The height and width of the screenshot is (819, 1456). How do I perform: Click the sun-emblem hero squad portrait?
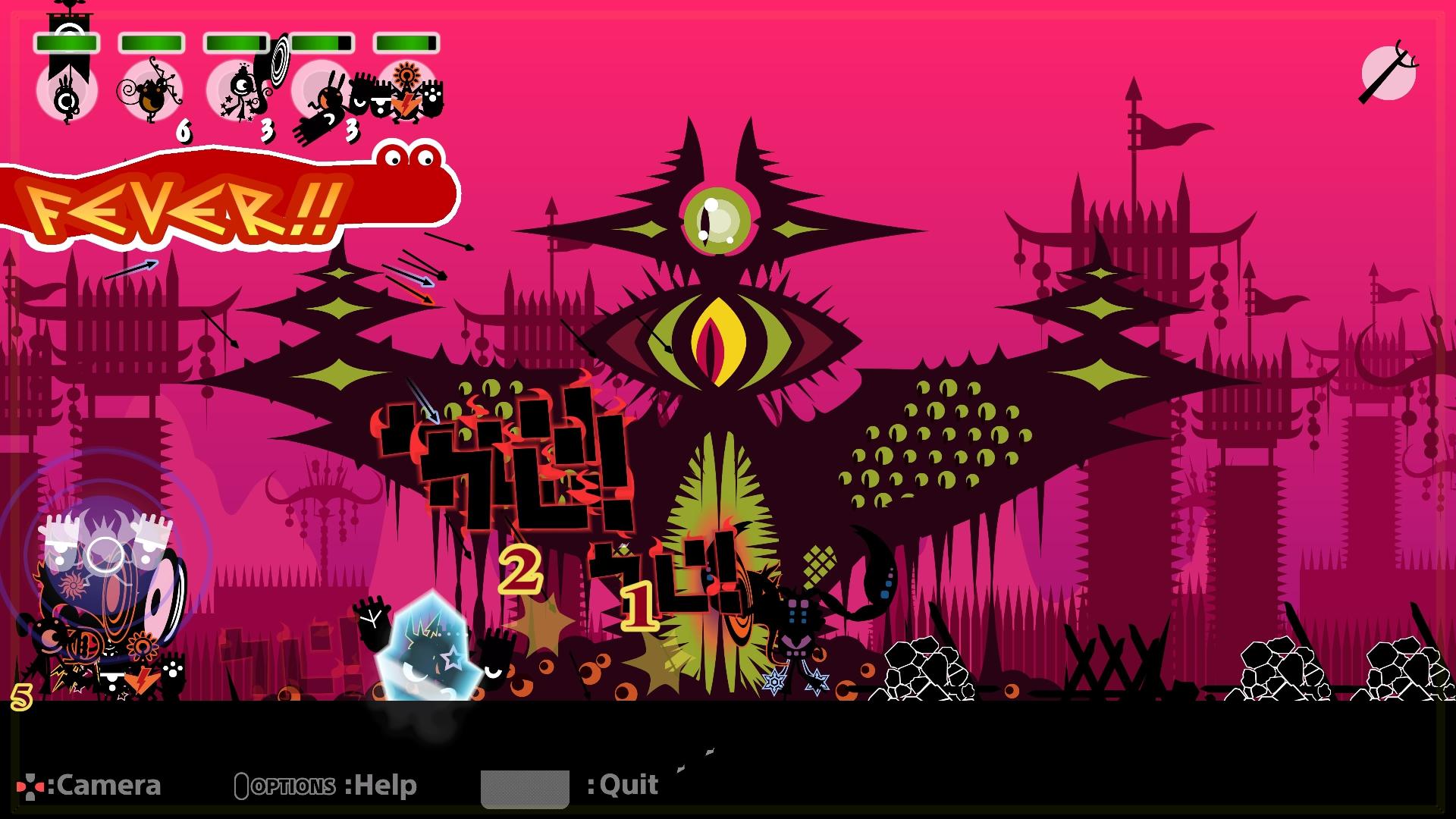(x=406, y=91)
